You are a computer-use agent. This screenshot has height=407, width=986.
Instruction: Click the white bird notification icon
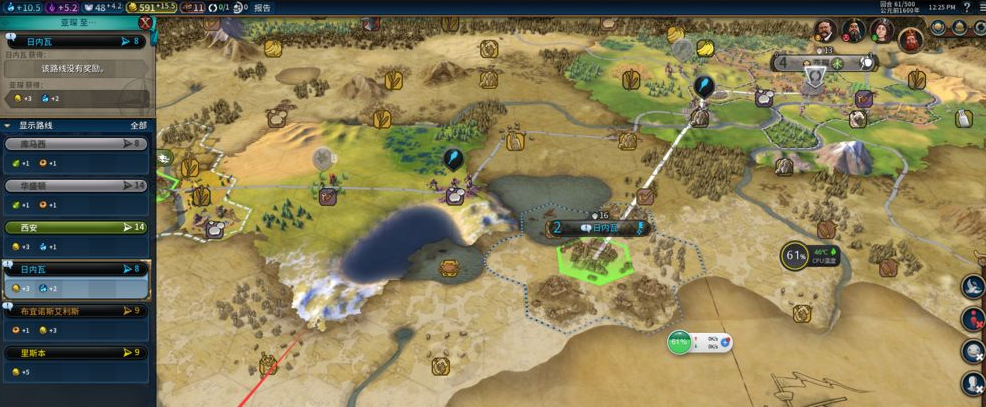click(972, 287)
